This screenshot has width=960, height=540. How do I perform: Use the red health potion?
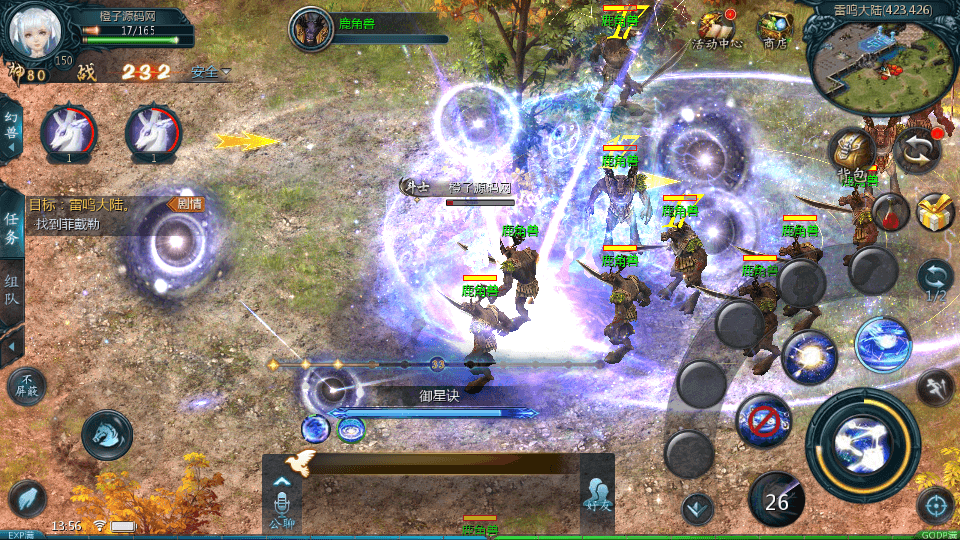click(x=889, y=211)
